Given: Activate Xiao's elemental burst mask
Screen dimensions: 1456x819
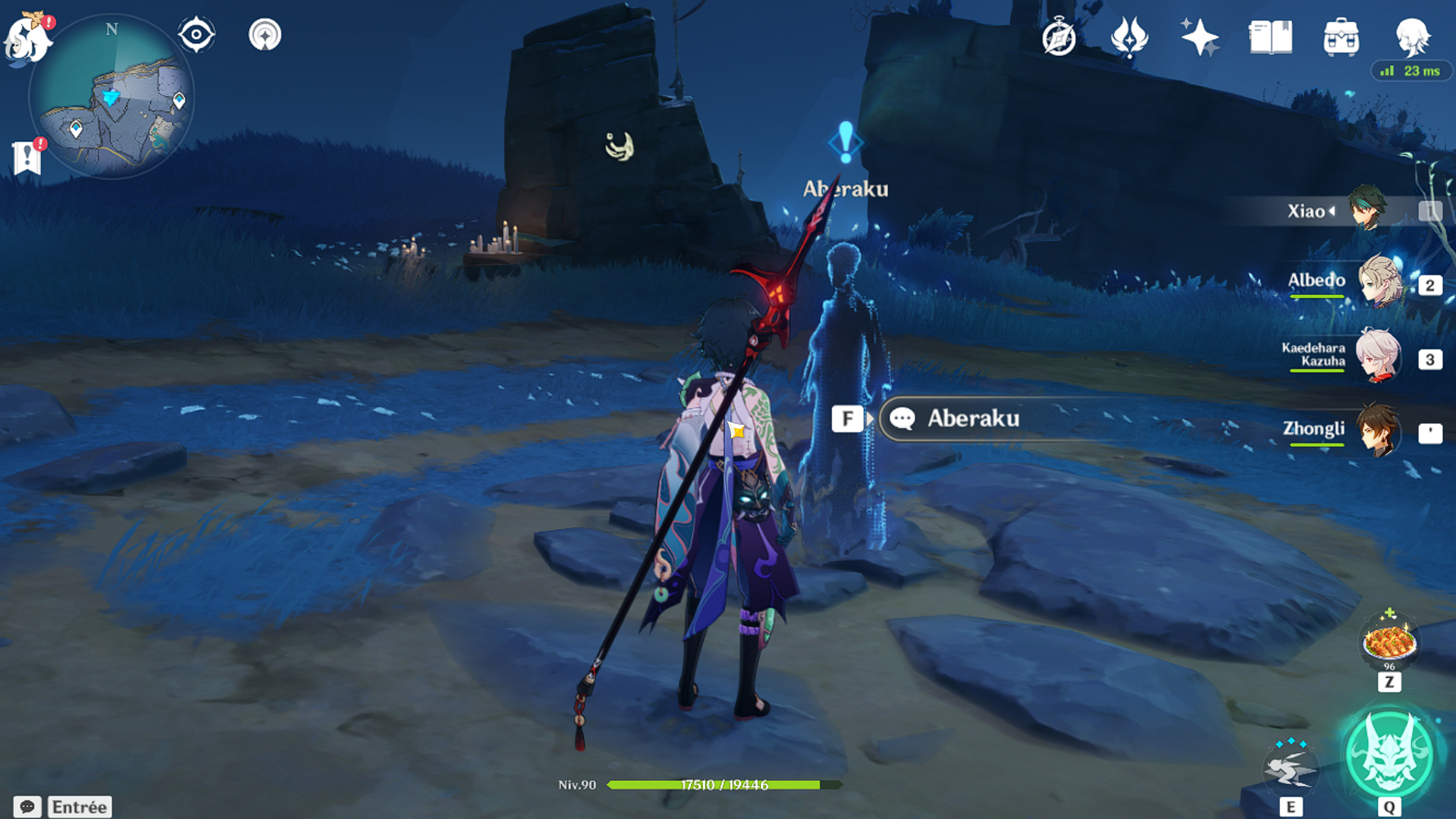Looking at the screenshot, I should click(x=1389, y=754).
